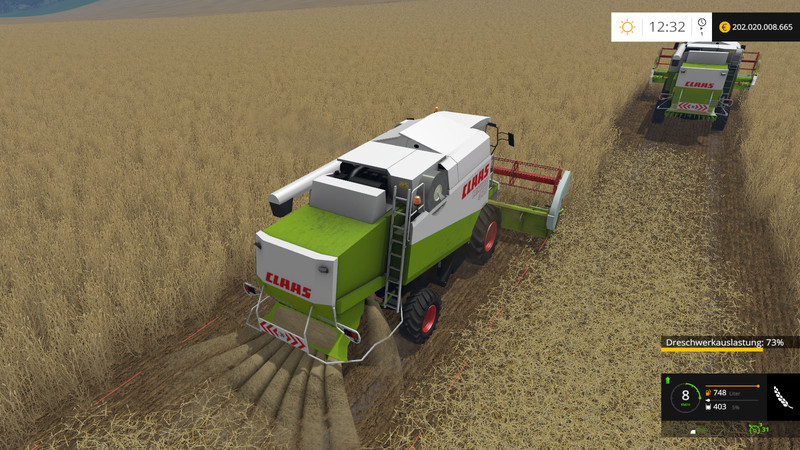
Task: Click the sun weather icon
Action: point(627,26)
